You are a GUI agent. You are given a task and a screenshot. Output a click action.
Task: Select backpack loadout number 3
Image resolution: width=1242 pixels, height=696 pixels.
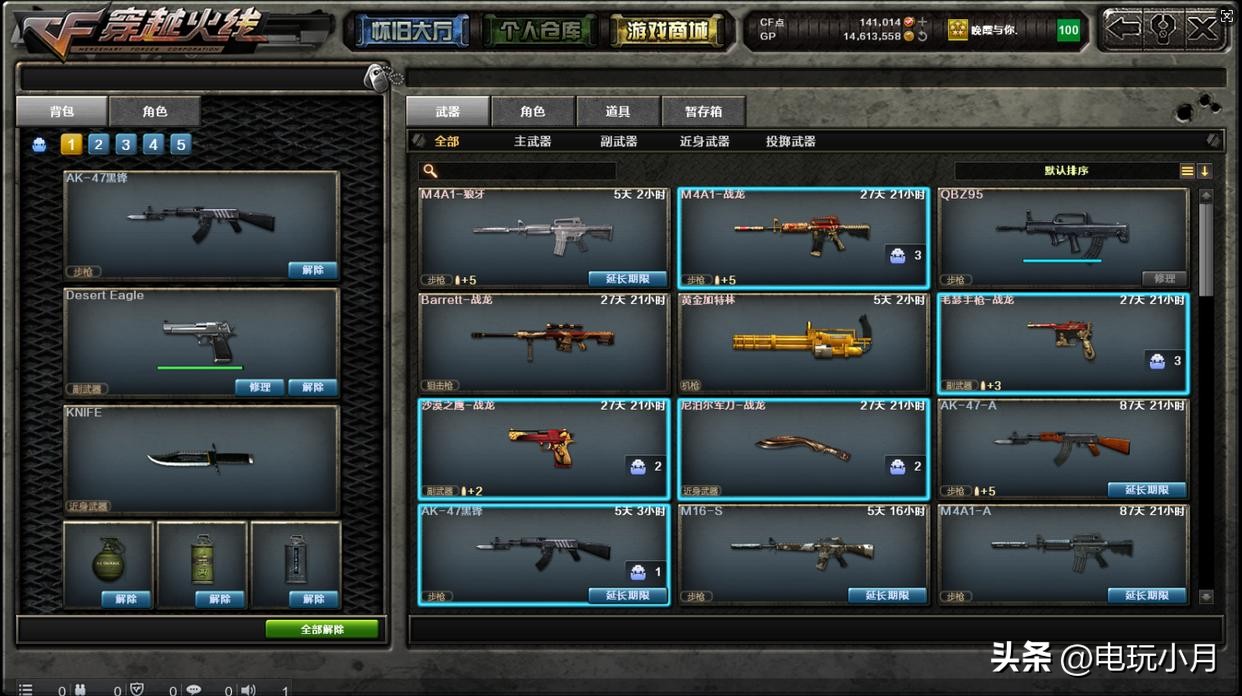(x=125, y=145)
